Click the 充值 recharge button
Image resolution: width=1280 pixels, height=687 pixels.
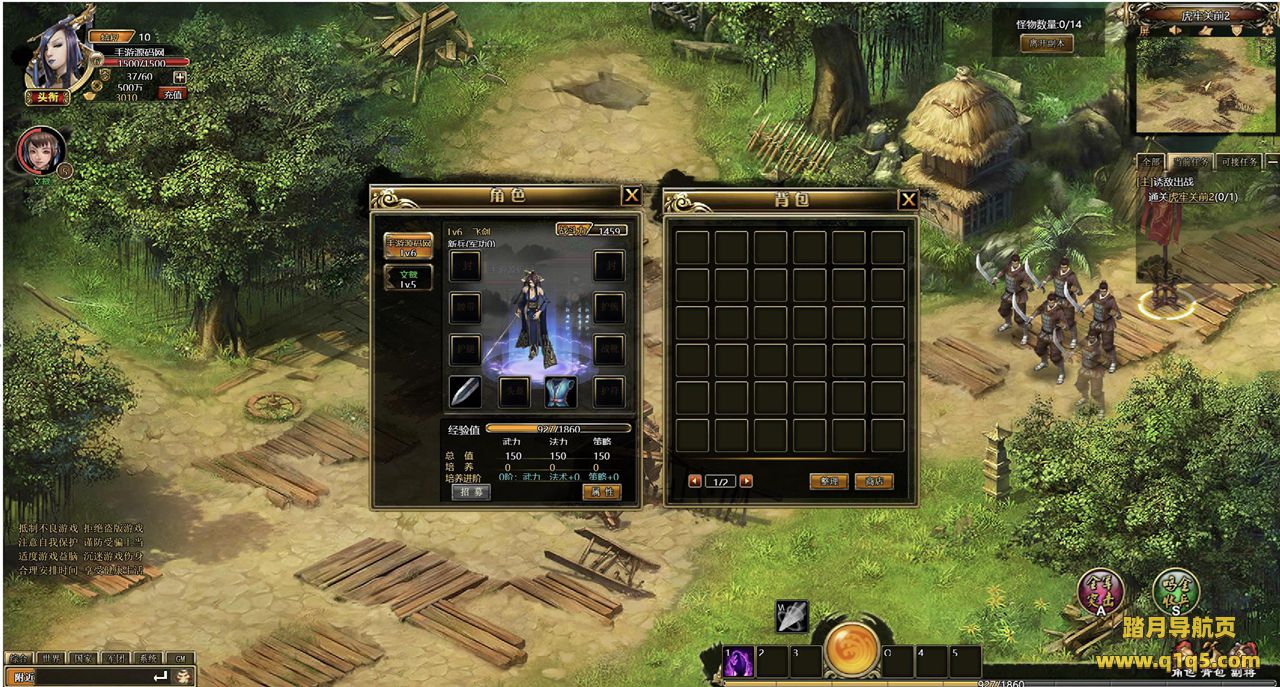pos(173,94)
